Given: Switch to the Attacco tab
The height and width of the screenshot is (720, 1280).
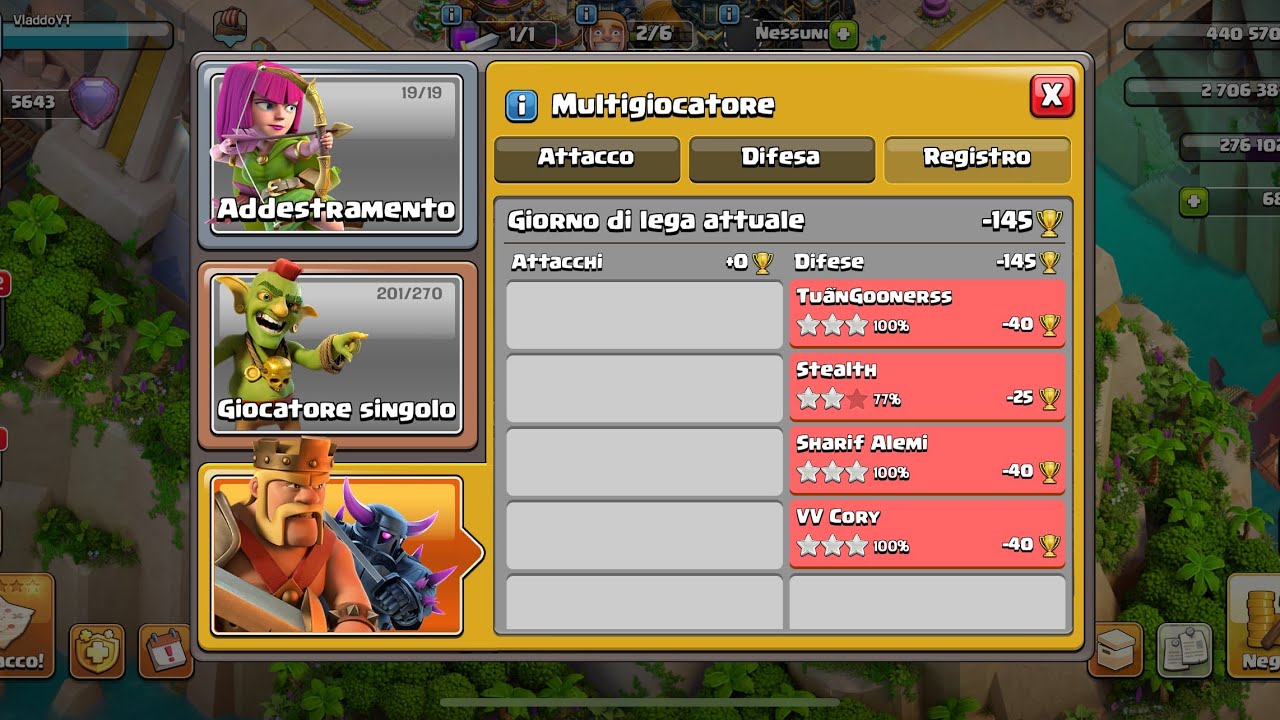Looking at the screenshot, I should [586, 157].
